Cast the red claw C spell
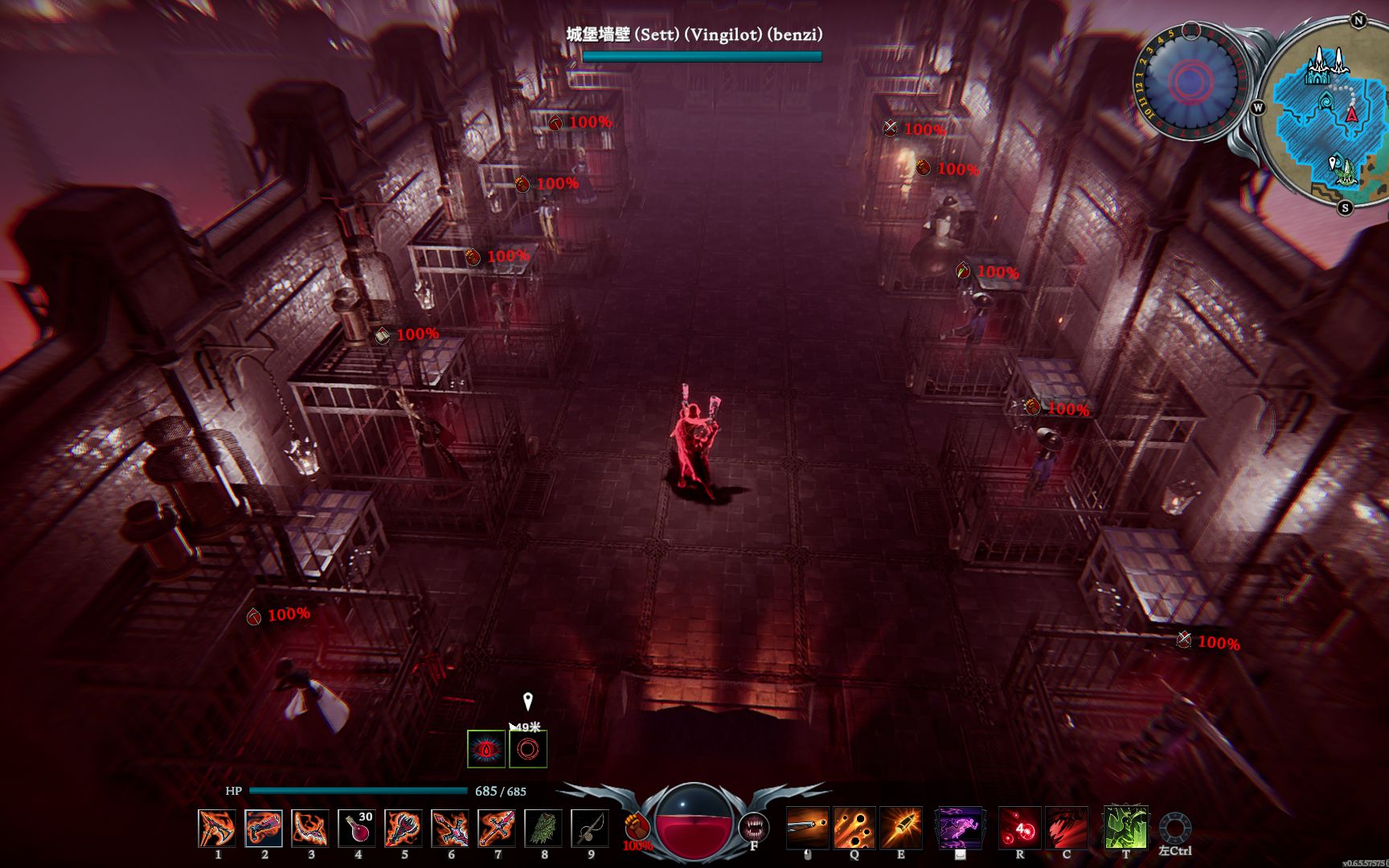 tap(1067, 828)
